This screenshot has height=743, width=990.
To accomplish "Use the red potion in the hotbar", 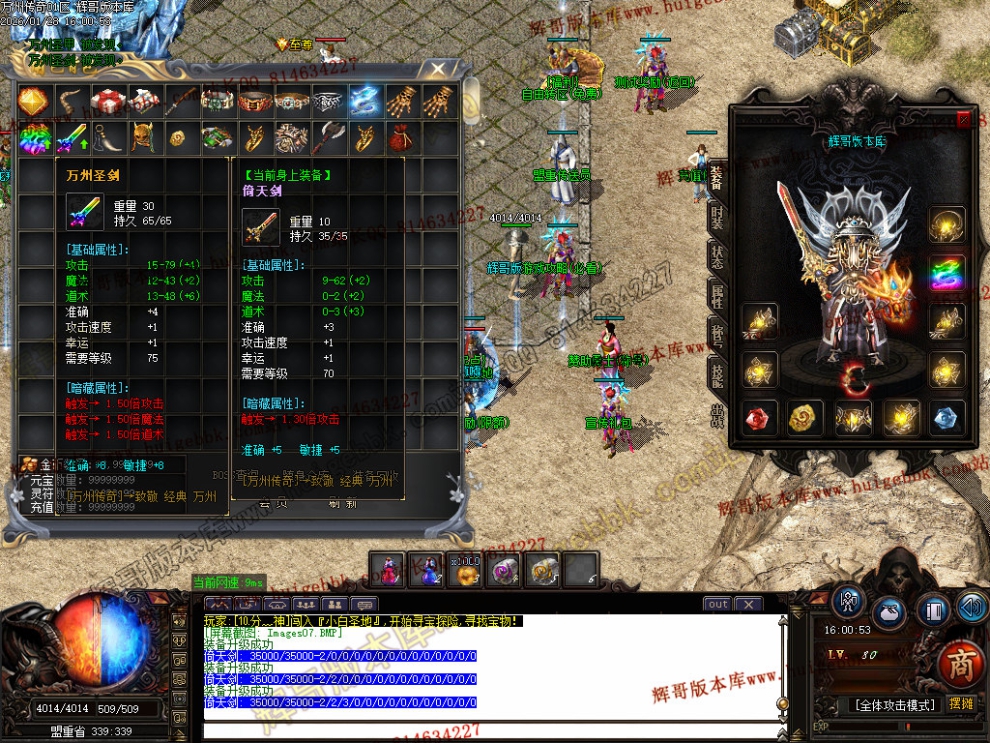I will [x=388, y=568].
